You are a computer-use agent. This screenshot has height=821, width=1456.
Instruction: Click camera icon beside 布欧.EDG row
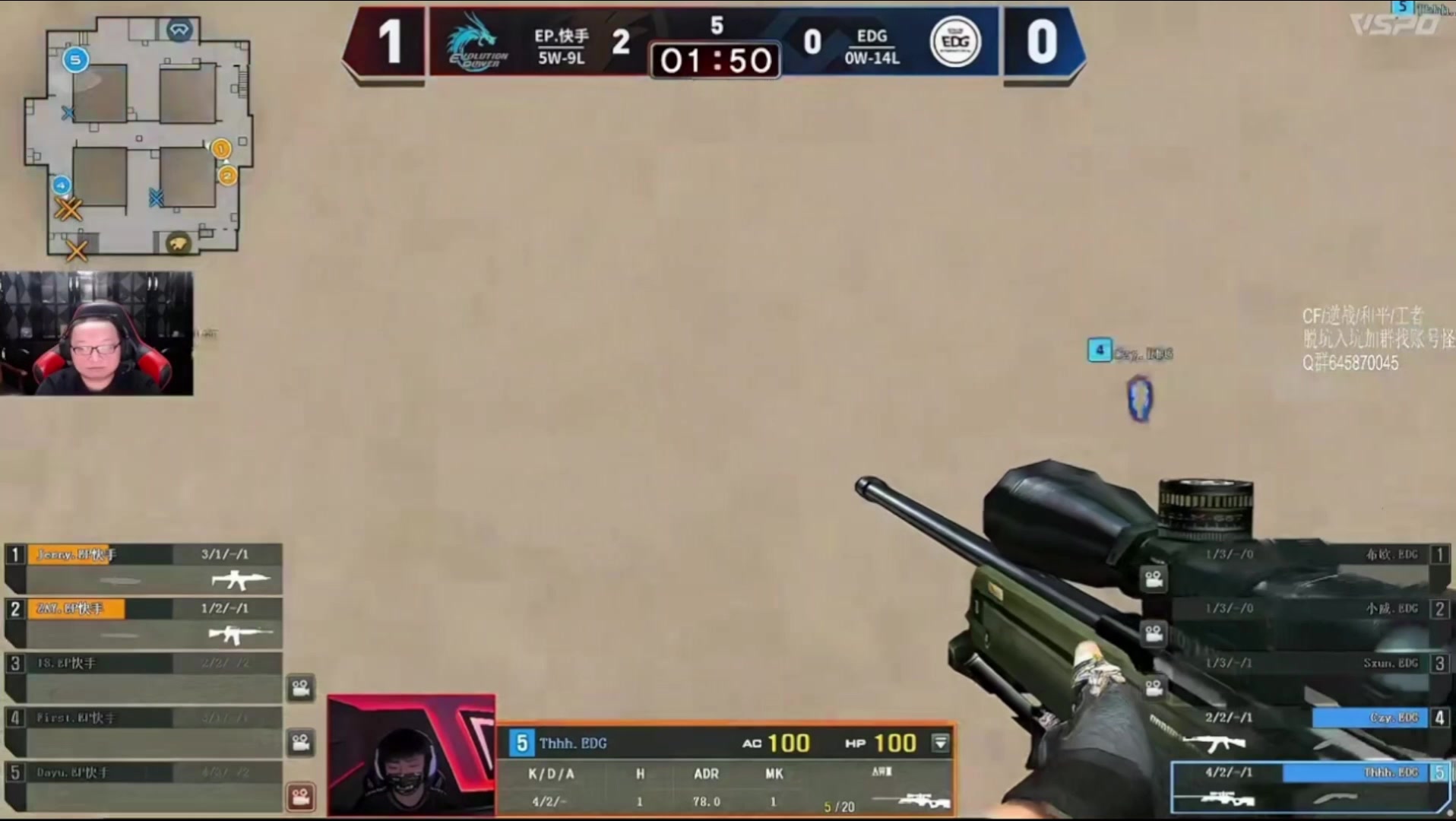tap(1154, 579)
